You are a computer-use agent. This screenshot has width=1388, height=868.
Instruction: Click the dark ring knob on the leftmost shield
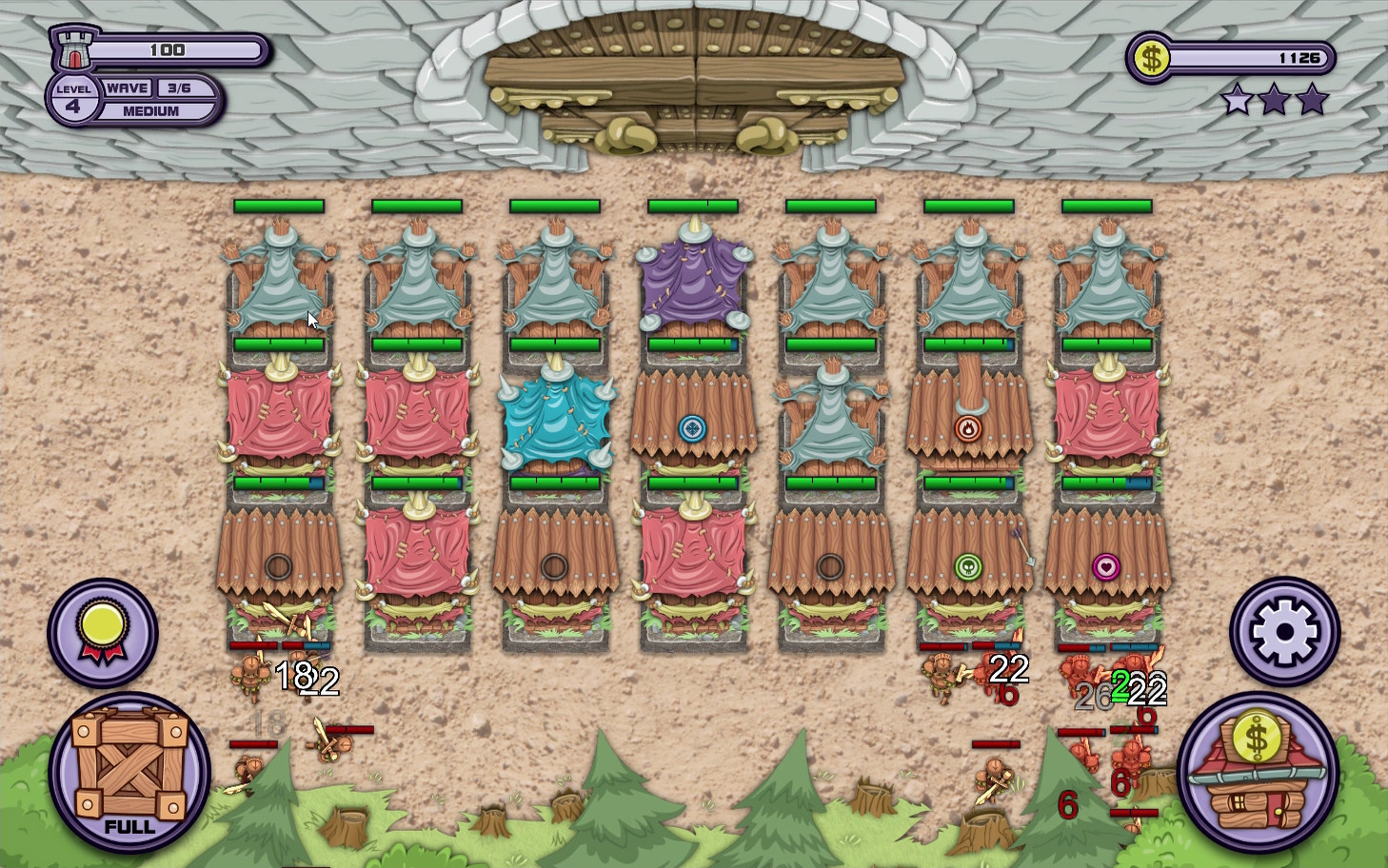280,563
